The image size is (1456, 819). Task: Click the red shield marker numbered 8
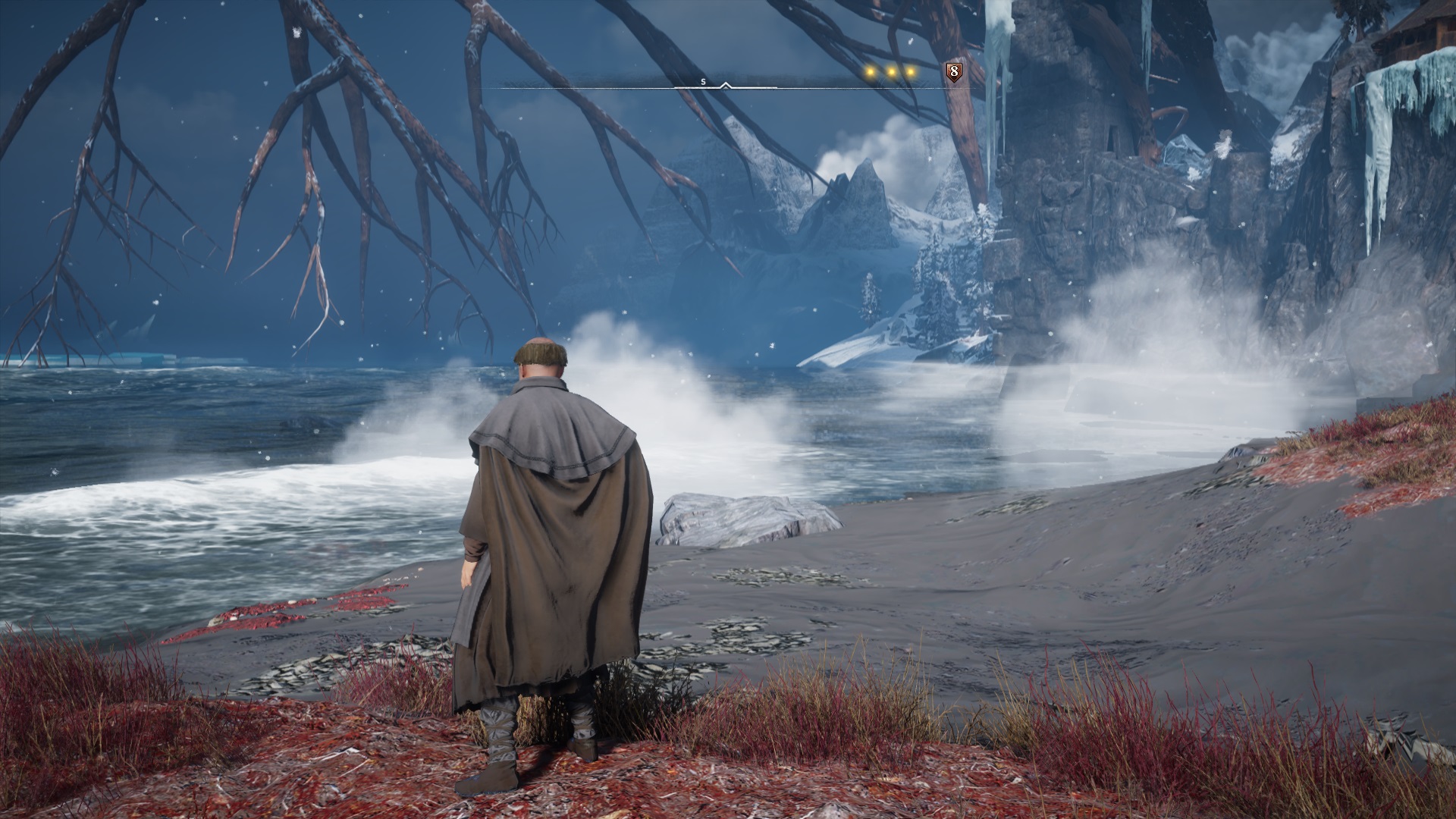[954, 72]
